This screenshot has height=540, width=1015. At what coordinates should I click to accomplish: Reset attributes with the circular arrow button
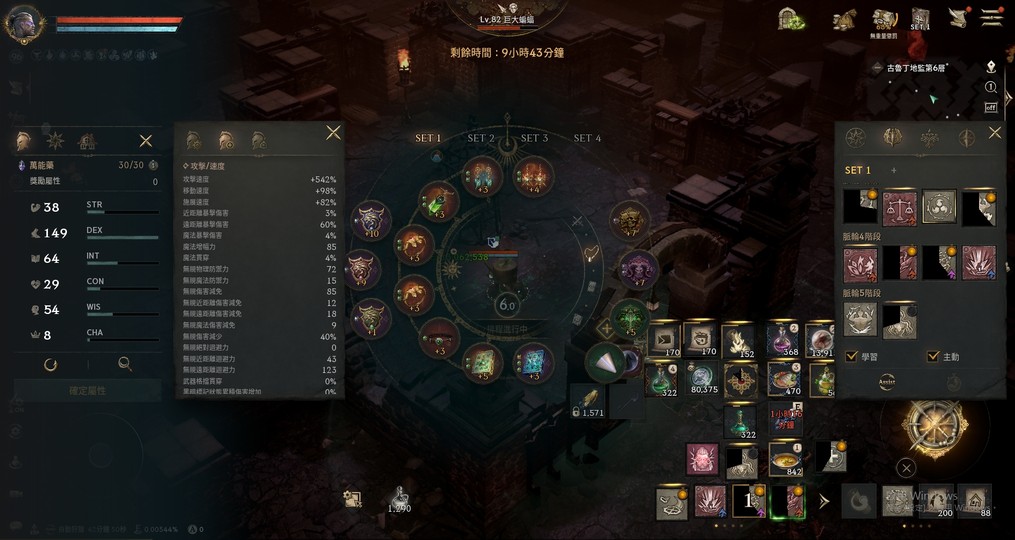pyautogui.click(x=50, y=365)
